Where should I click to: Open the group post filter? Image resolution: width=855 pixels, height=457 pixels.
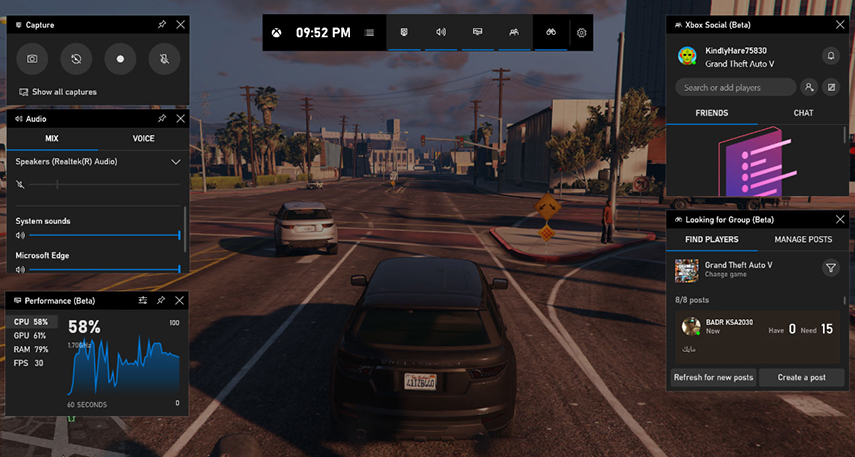coord(830,268)
